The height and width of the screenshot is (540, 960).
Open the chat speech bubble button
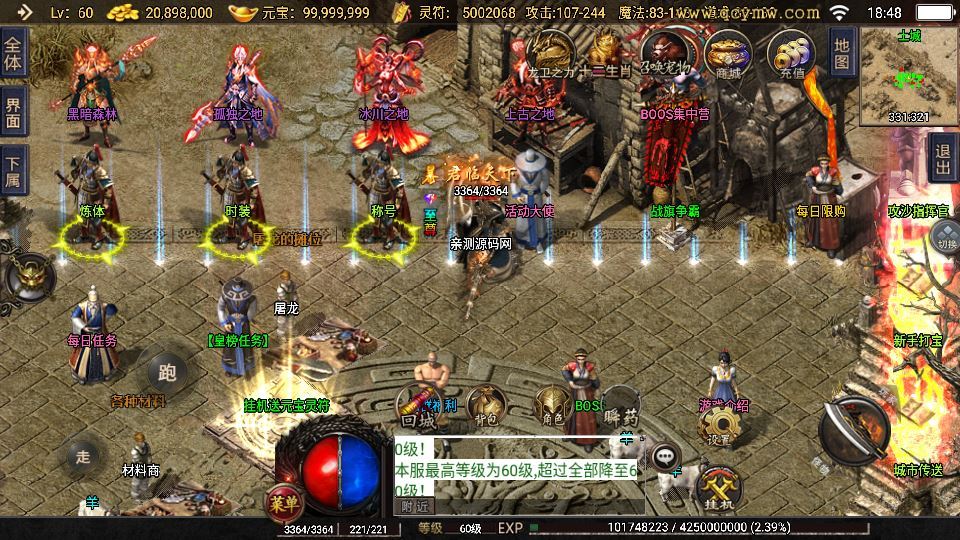pyautogui.click(x=665, y=457)
